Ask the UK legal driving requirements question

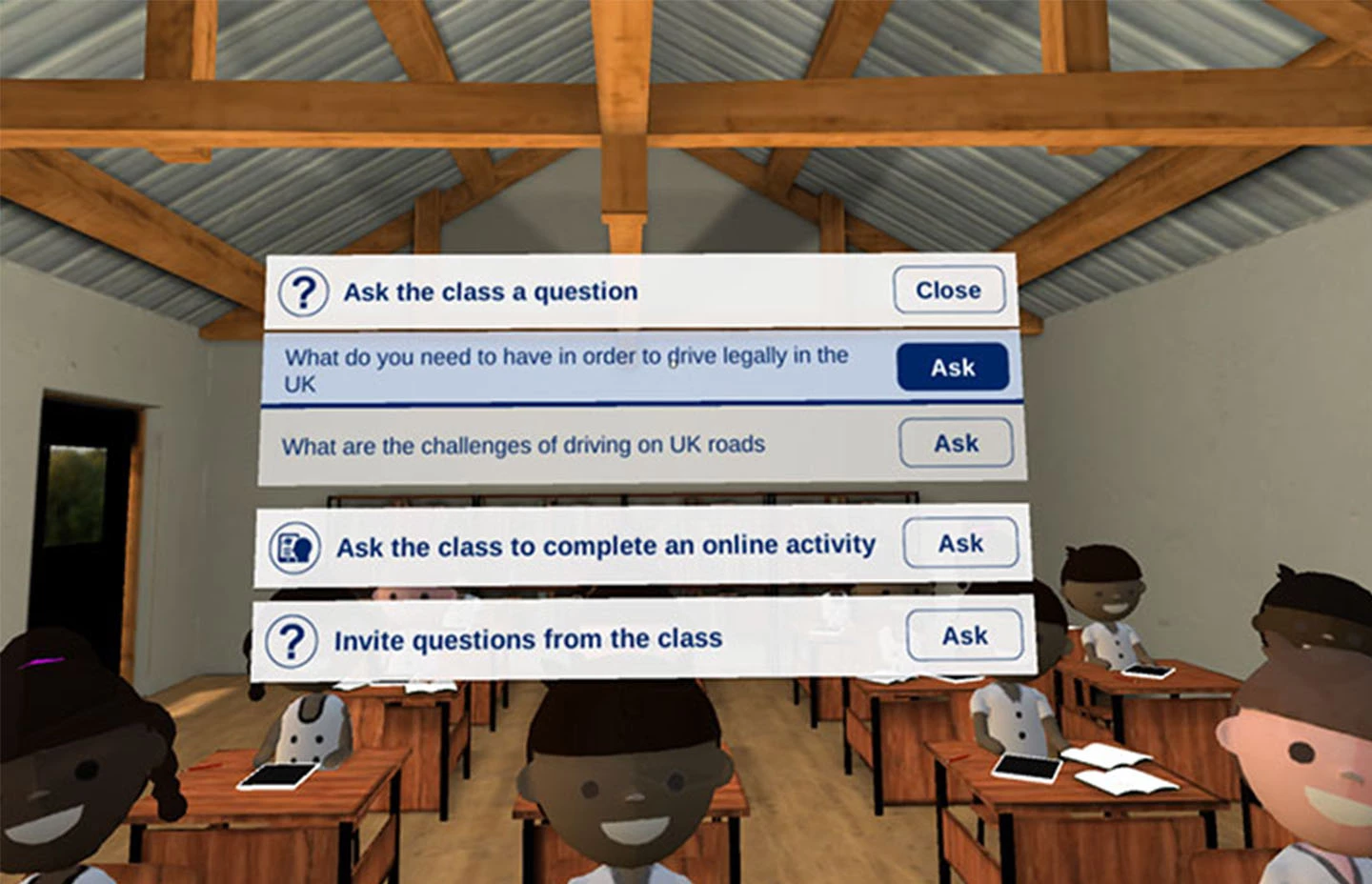[952, 367]
